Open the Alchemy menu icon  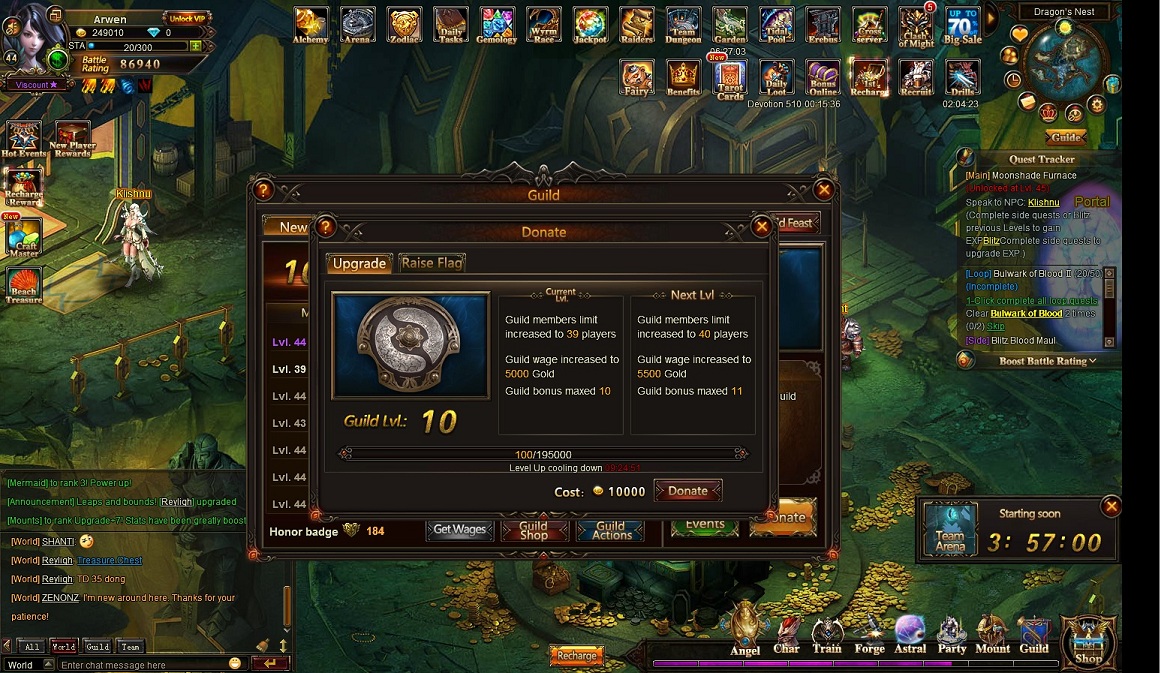coord(310,25)
